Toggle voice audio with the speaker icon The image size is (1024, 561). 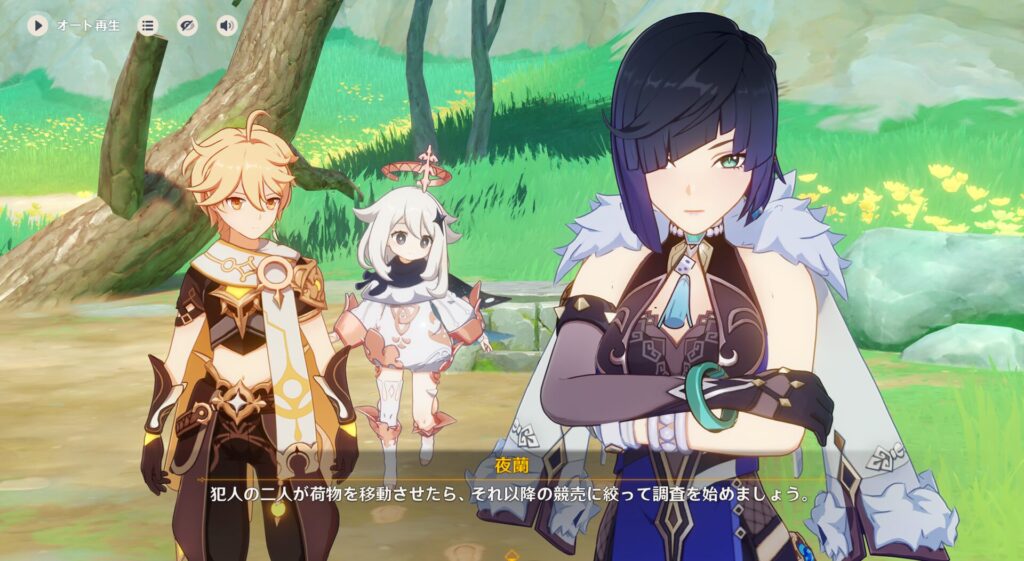(227, 25)
